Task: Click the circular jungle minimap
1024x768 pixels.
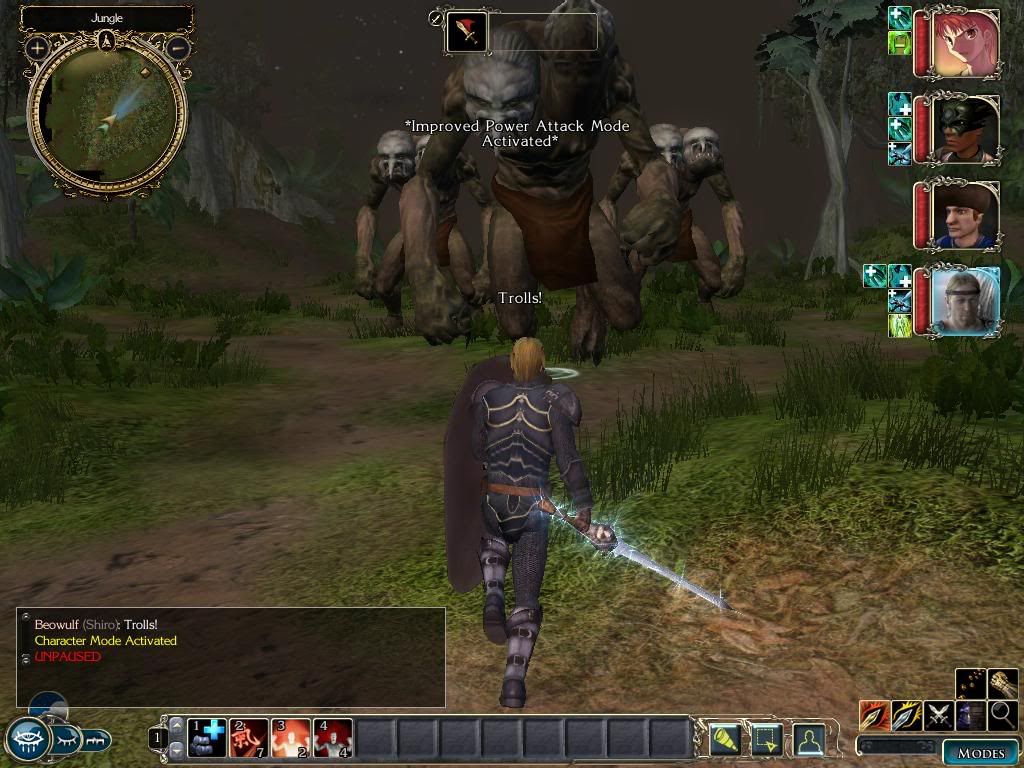Action: tap(107, 115)
